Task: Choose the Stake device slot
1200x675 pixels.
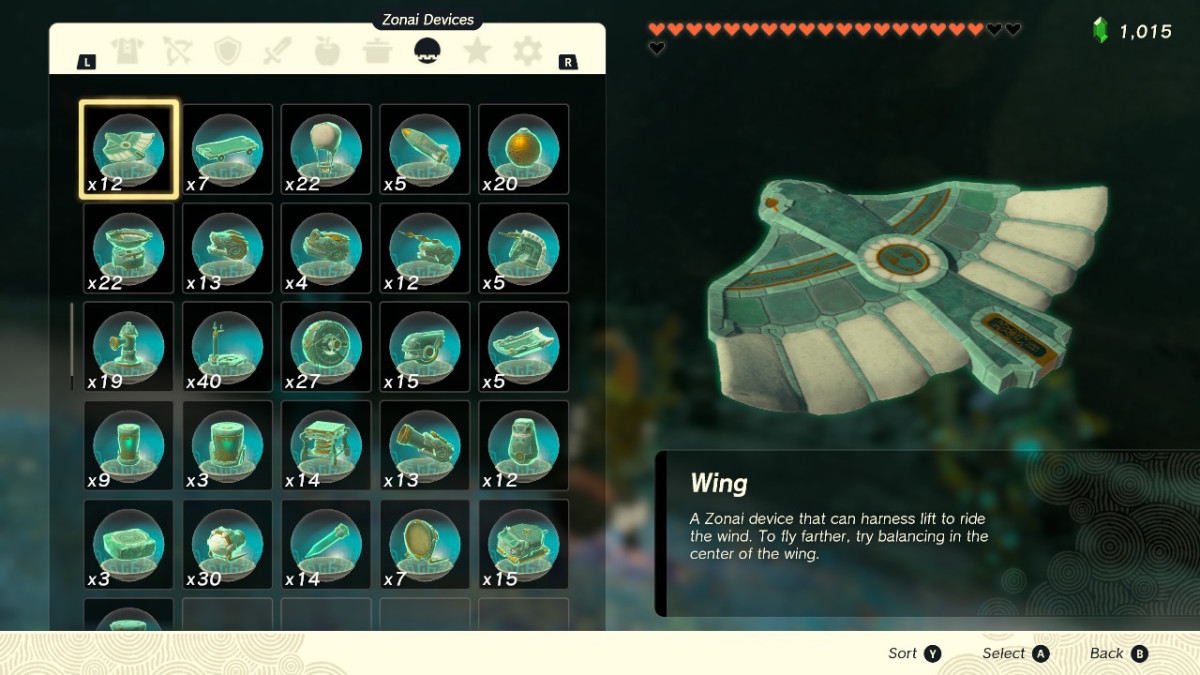Action: (326, 545)
